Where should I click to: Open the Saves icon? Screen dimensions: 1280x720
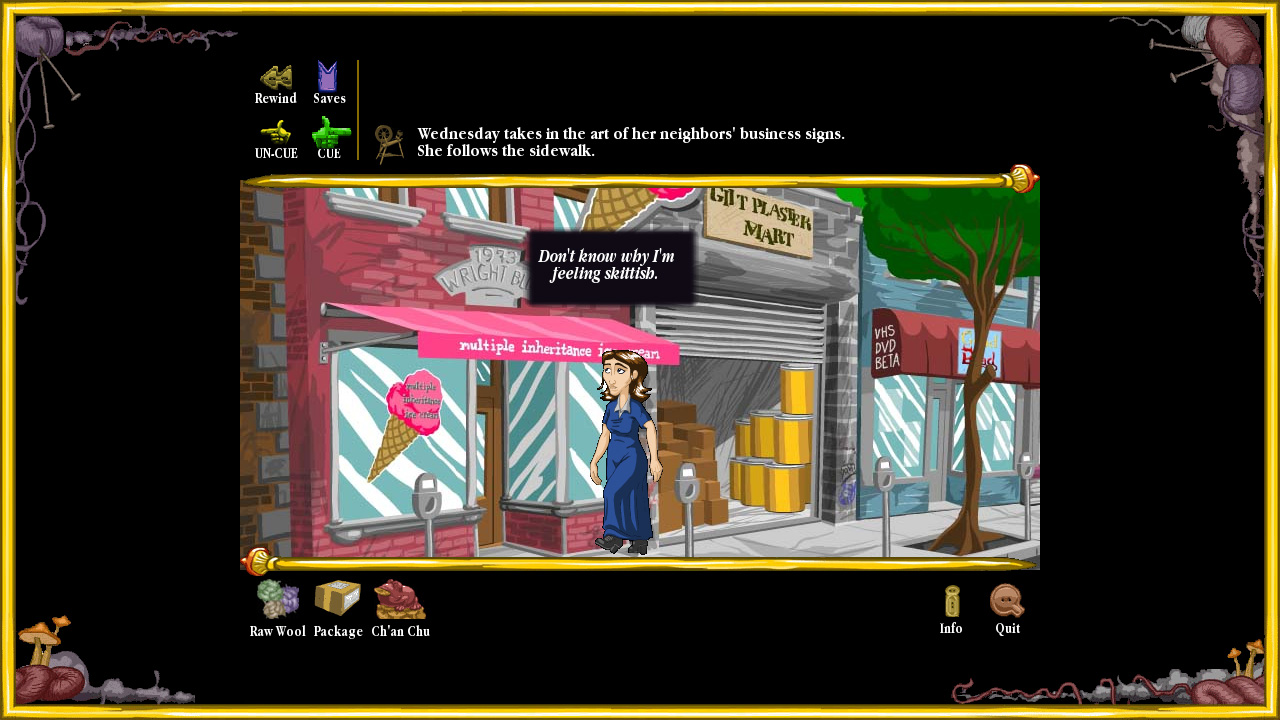coord(328,75)
